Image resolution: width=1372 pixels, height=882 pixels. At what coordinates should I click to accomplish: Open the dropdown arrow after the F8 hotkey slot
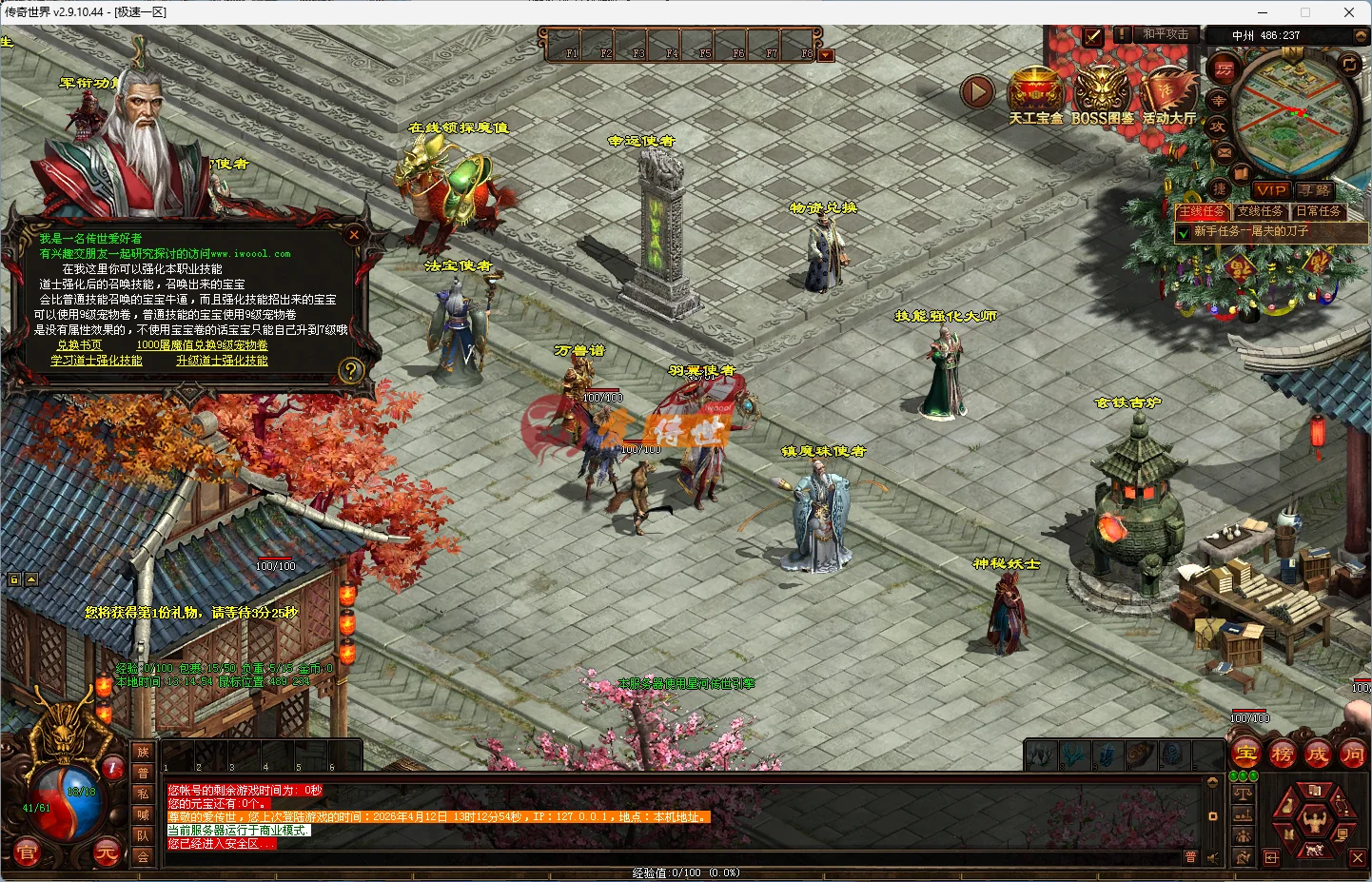[824, 54]
